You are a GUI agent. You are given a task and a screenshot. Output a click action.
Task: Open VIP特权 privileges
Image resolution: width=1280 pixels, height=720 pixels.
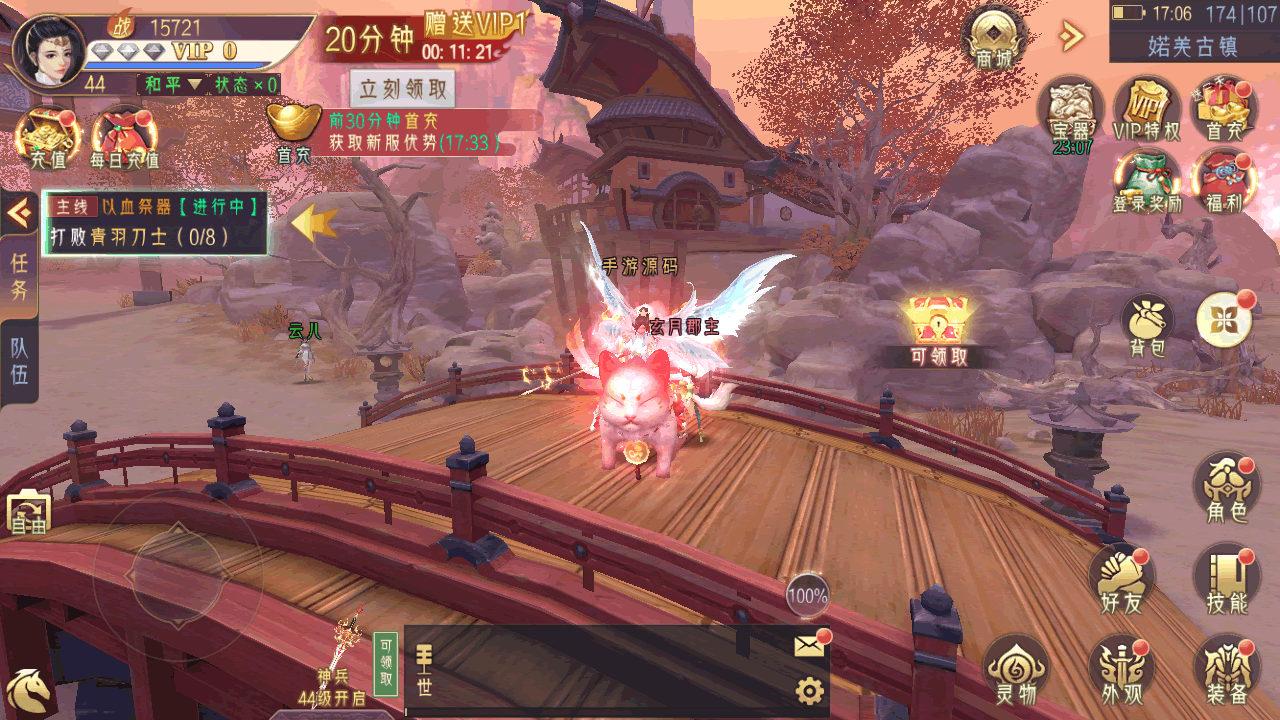tap(1146, 109)
